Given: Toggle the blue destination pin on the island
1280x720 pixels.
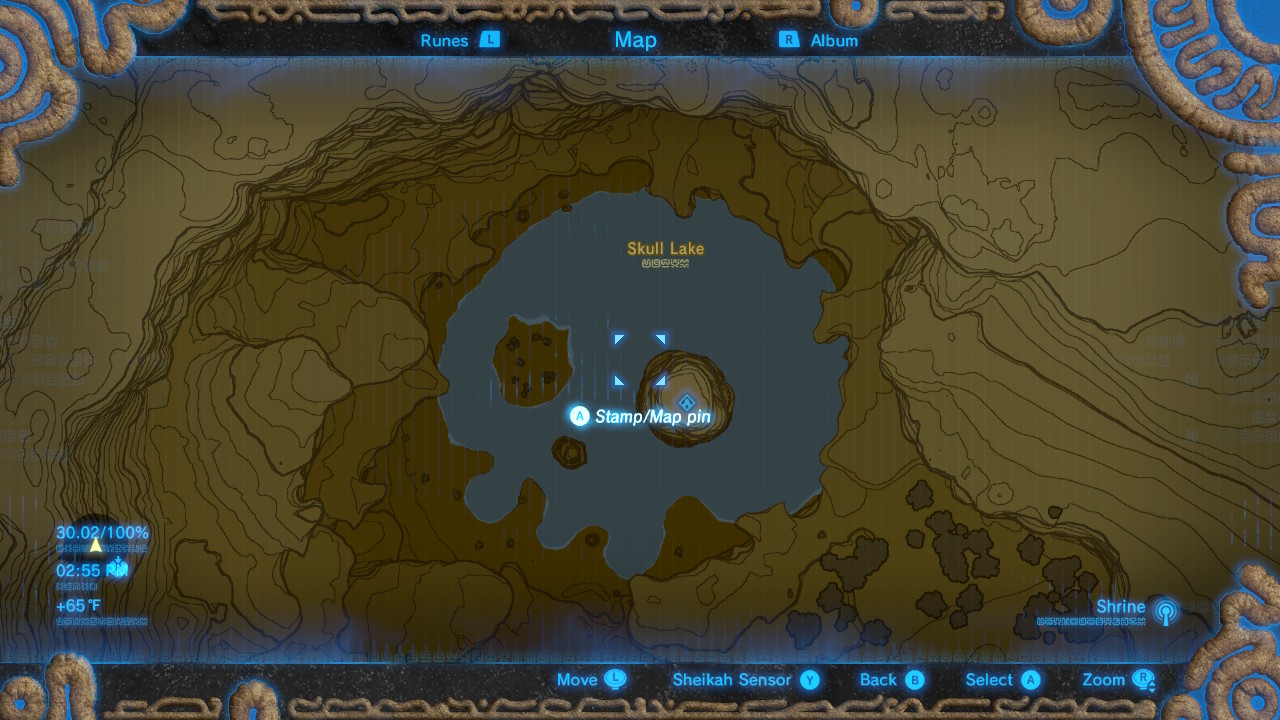Looking at the screenshot, I should (685, 404).
